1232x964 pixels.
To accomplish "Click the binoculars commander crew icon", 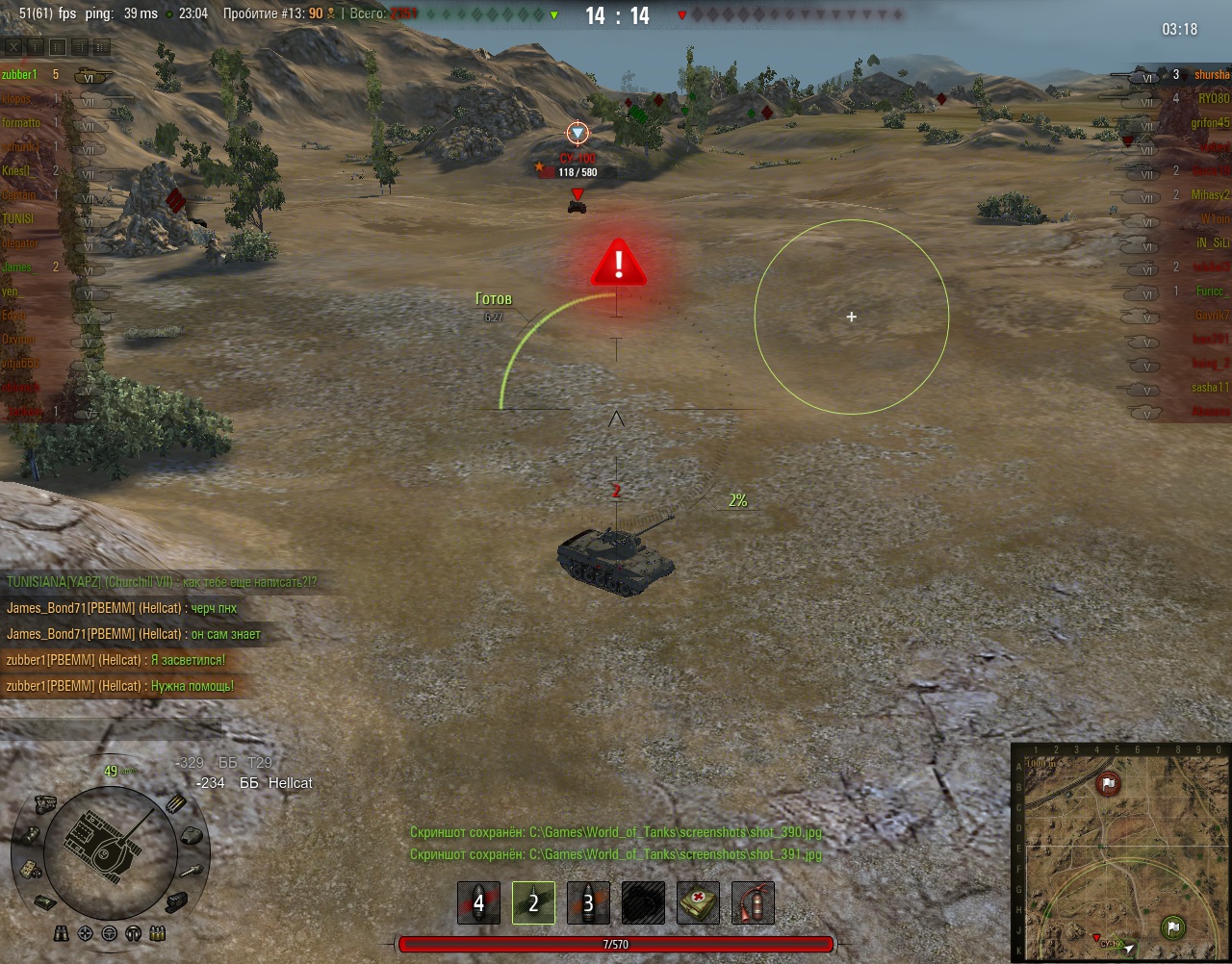I will 62,933.
